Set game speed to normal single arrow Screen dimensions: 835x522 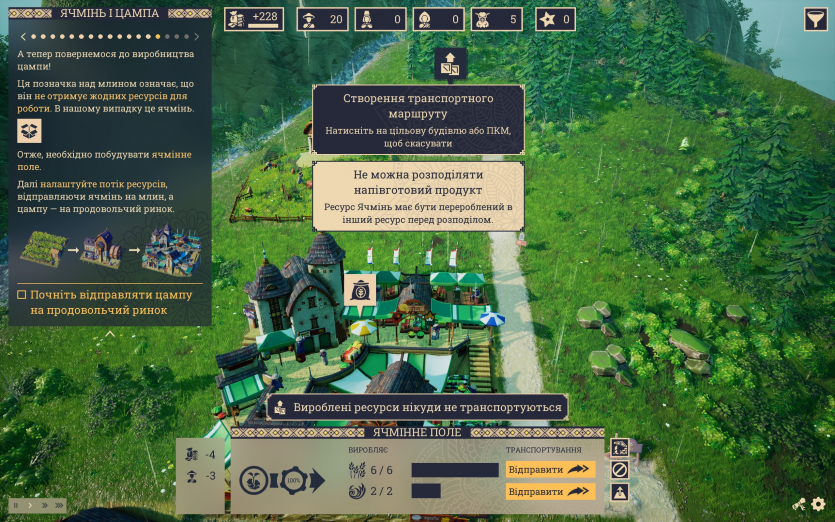[x=28, y=505]
